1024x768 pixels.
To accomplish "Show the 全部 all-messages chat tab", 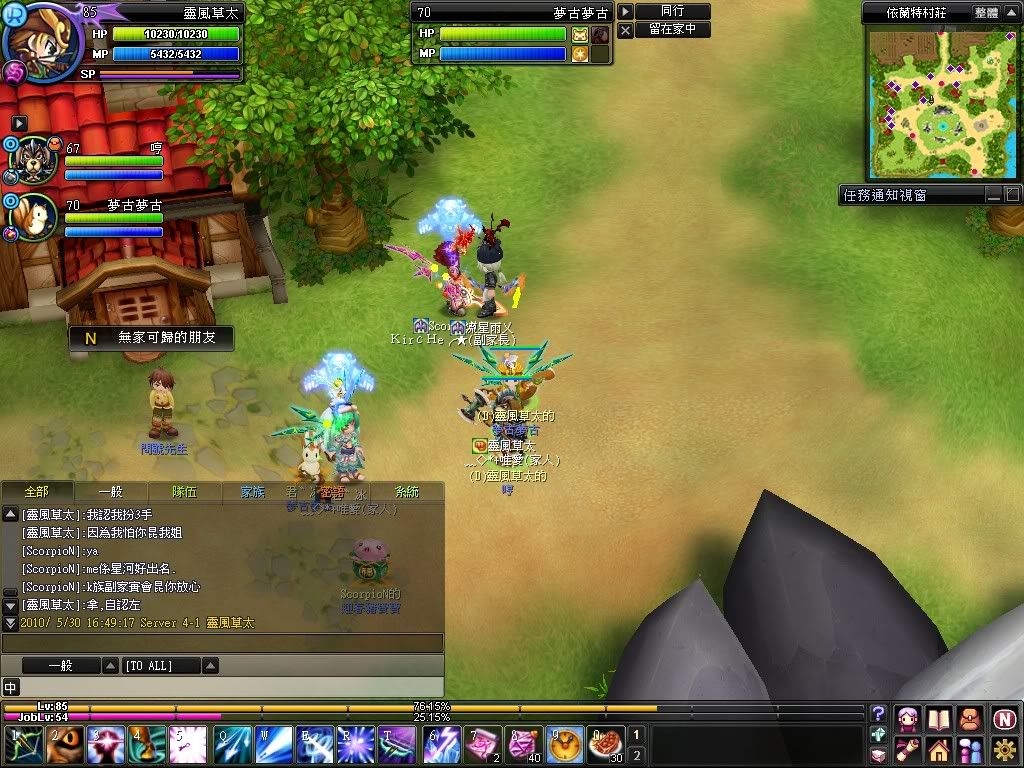I will (x=36, y=492).
